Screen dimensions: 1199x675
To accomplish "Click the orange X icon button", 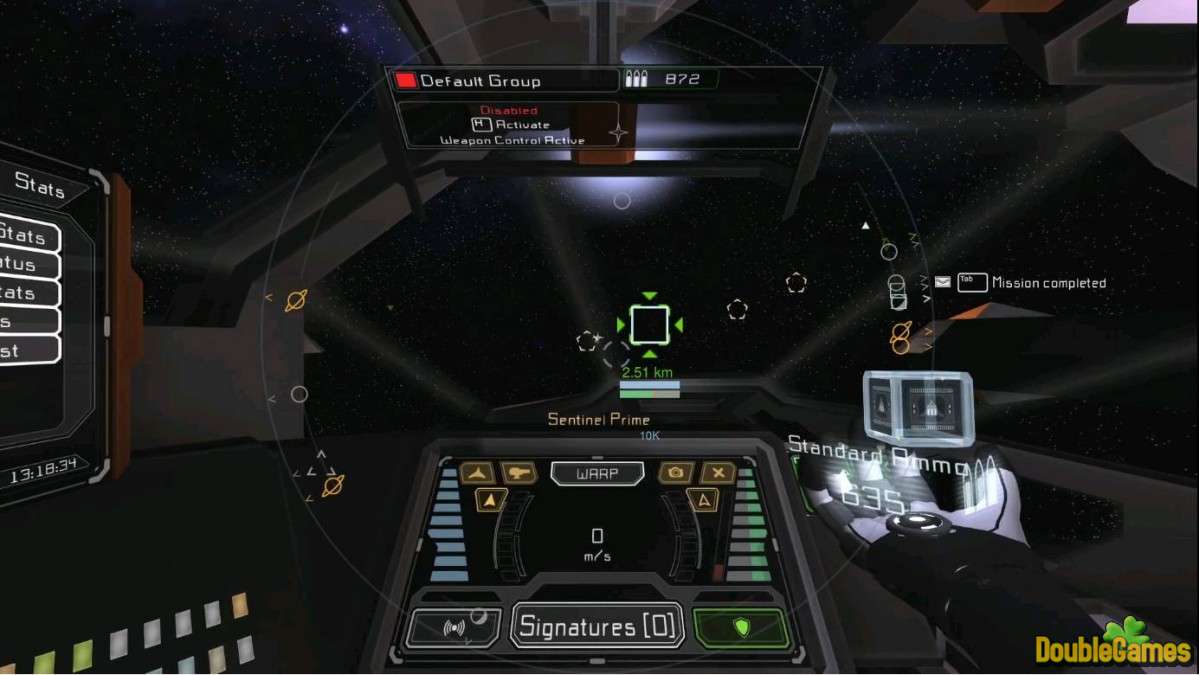I will coord(718,473).
